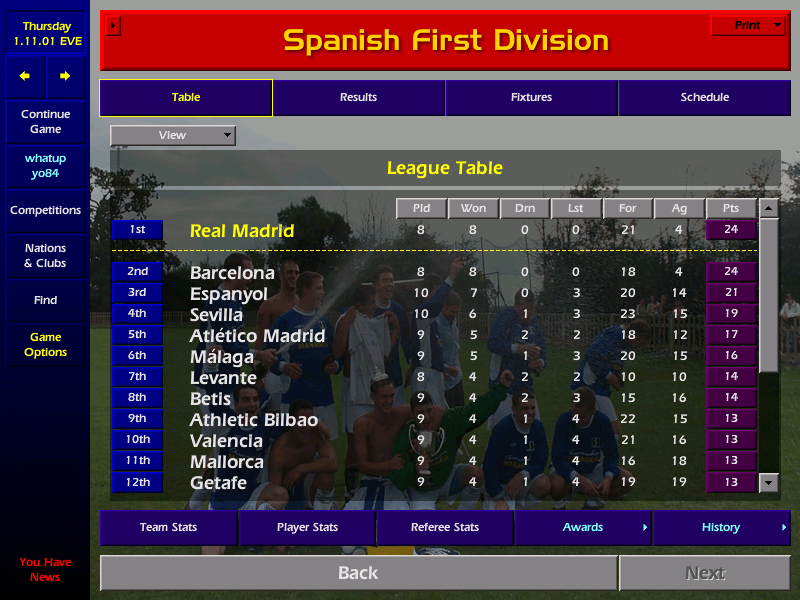Viewport: 800px width, 600px height.
Task: Select Real Madrid in the league table
Action: [242, 231]
